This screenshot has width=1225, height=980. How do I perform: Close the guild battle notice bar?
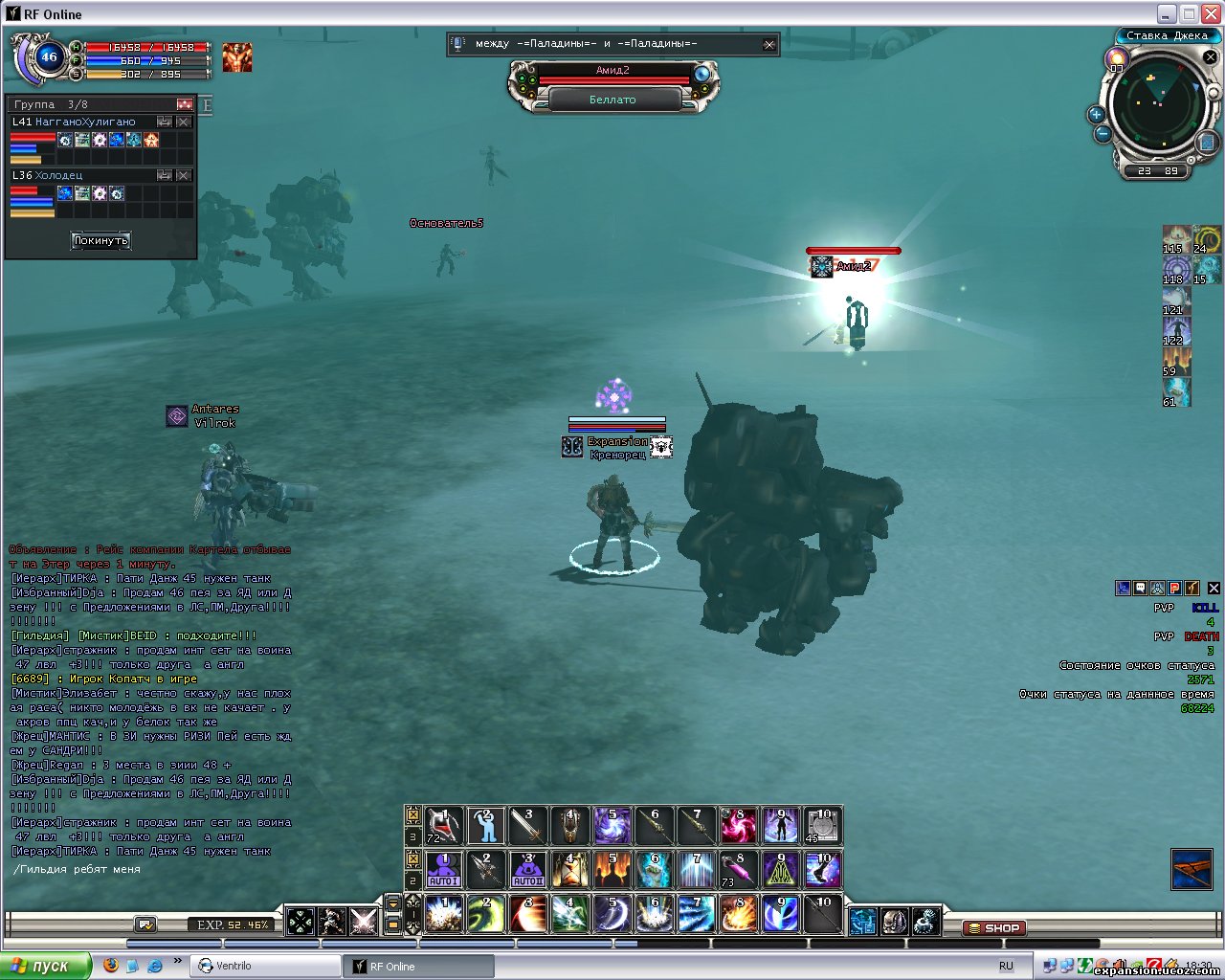pos(768,44)
